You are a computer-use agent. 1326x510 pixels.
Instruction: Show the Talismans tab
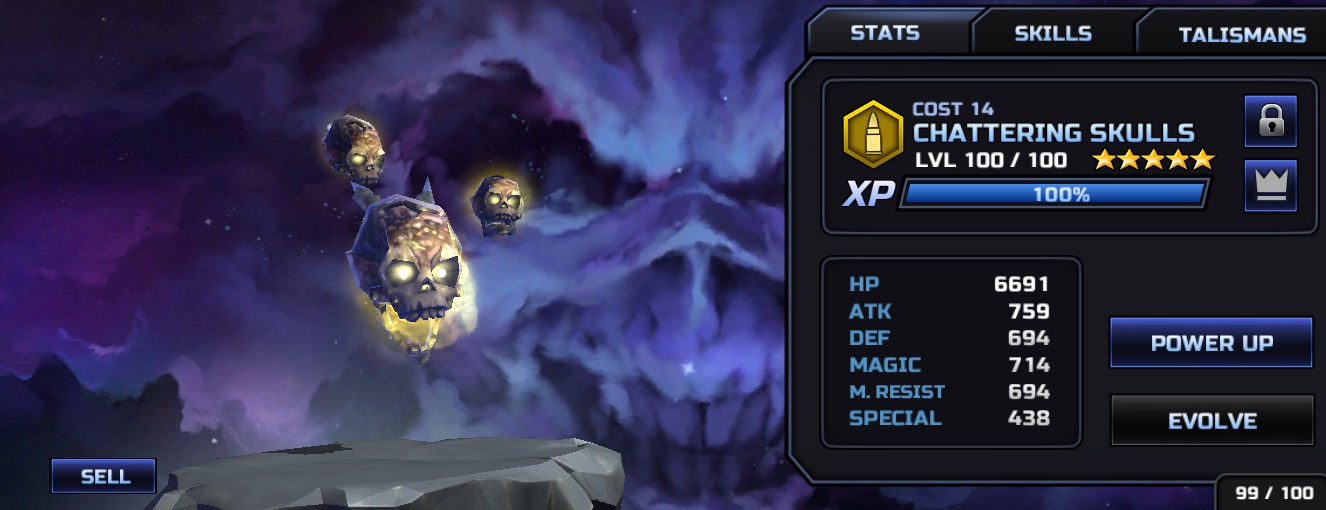1241,35
